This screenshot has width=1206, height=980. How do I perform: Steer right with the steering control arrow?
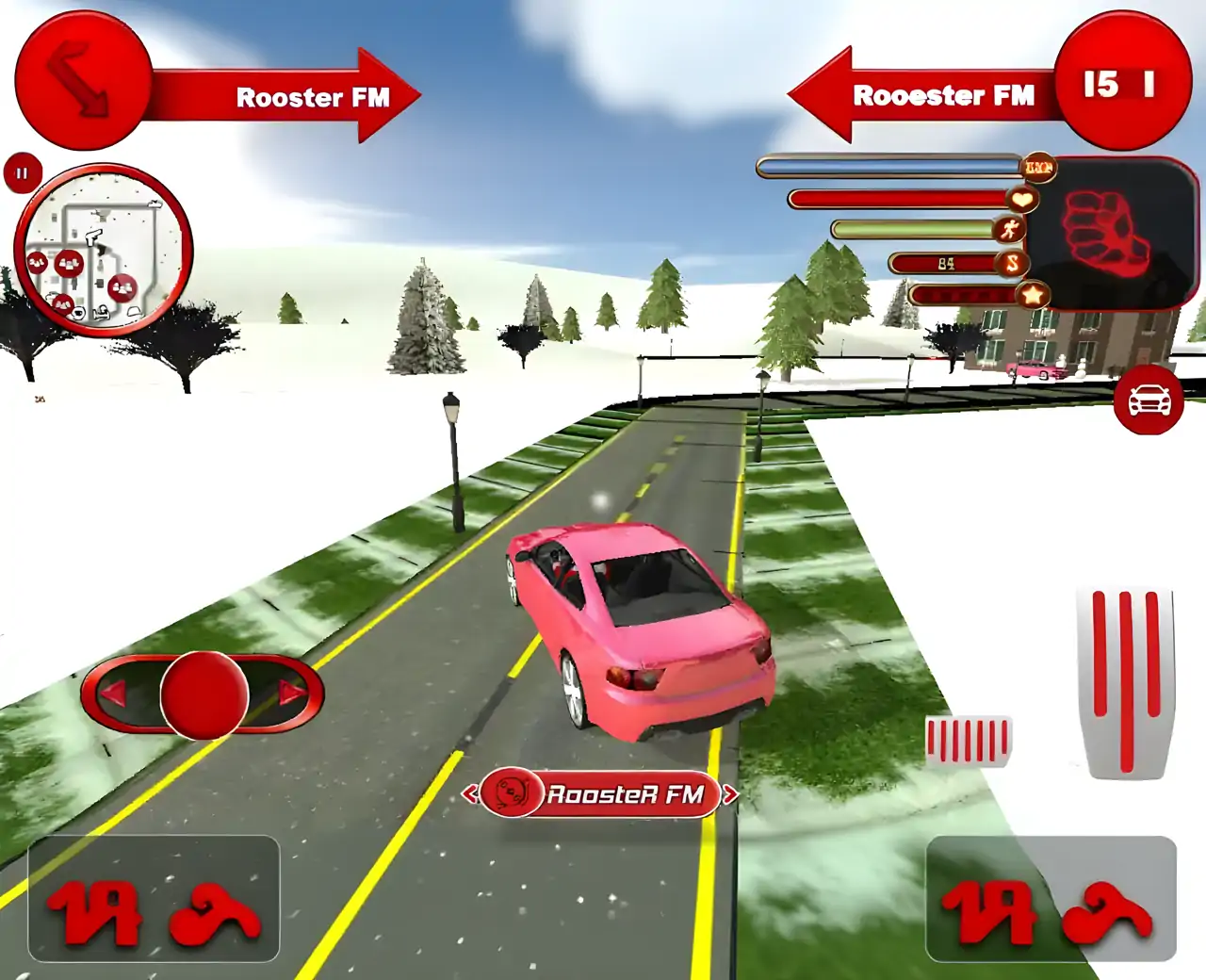291,695
